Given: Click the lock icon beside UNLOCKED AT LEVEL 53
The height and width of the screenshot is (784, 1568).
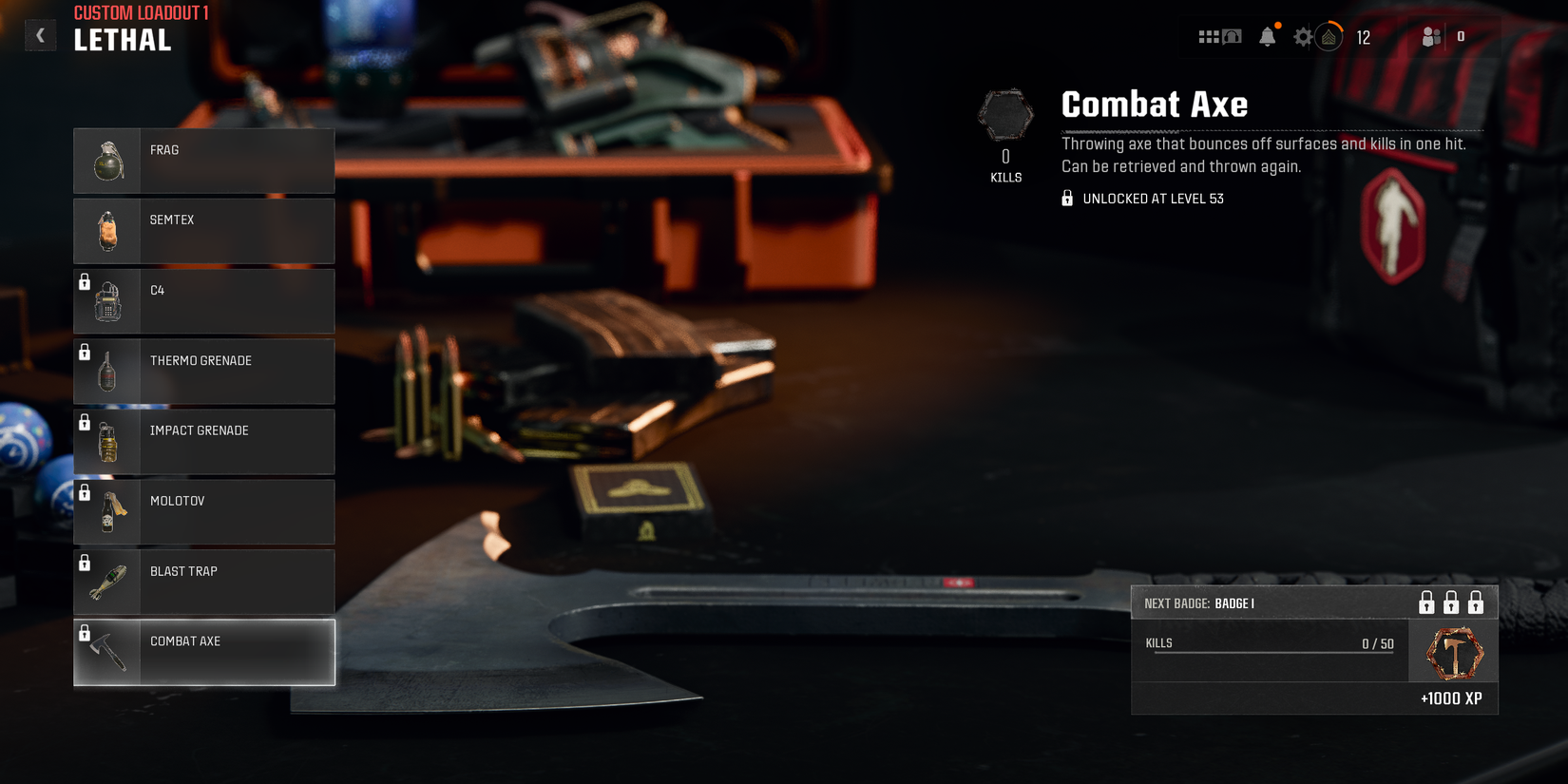Looking at the screenshot, I should pyautogui.click(x=1066, y=198).
